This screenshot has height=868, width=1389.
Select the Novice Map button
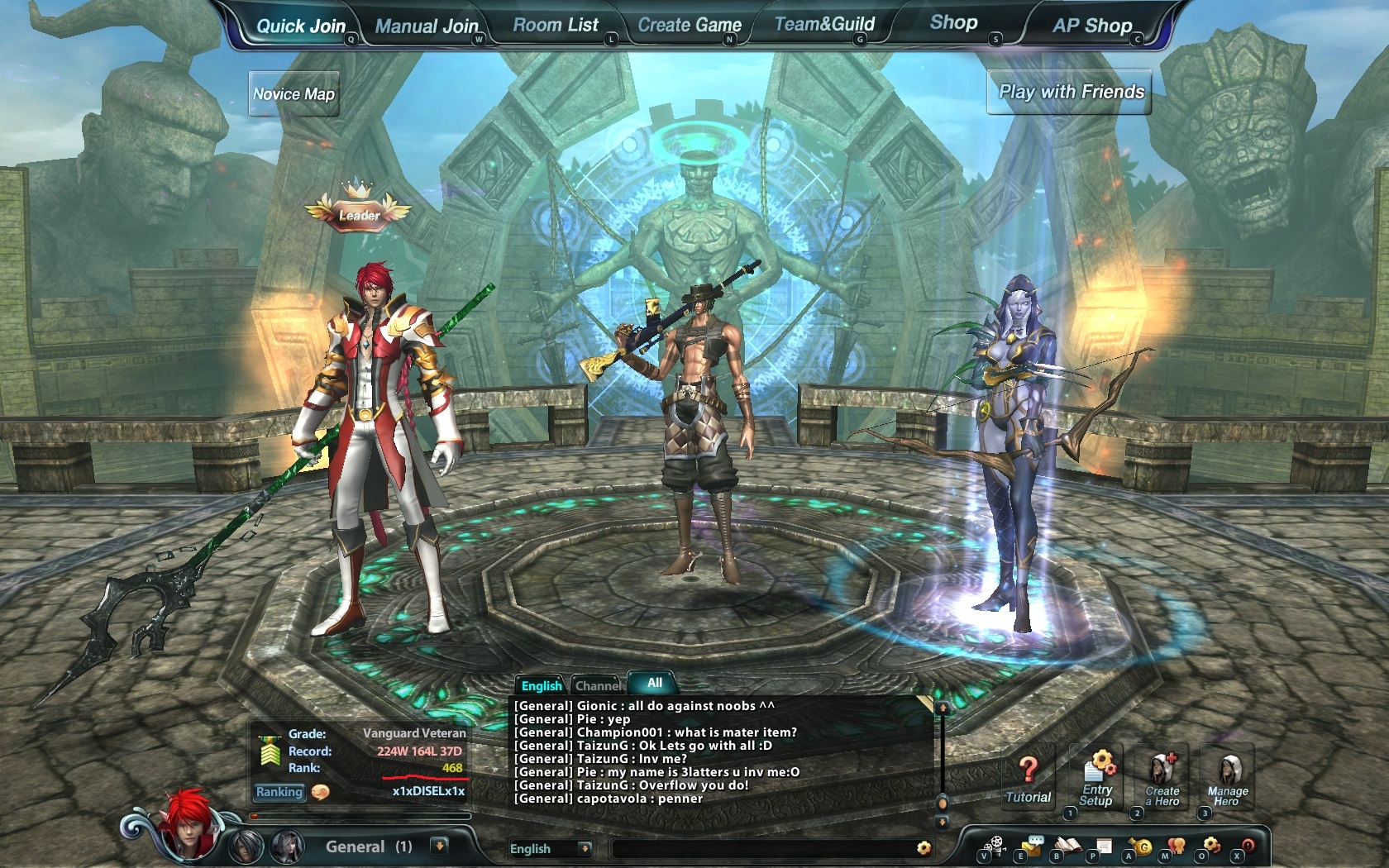[294, 94]
